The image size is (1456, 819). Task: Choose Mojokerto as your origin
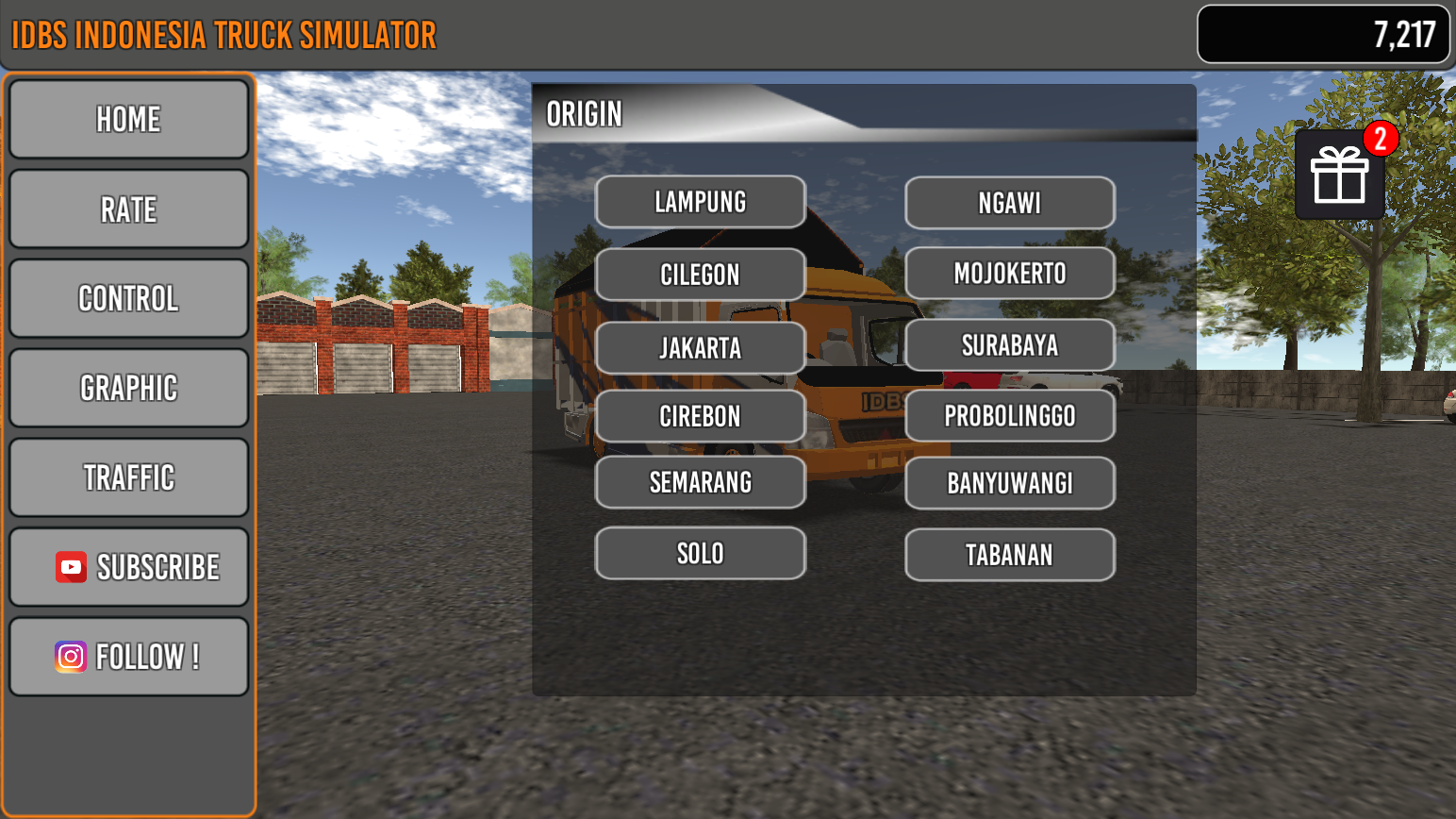click(1009, 273)
